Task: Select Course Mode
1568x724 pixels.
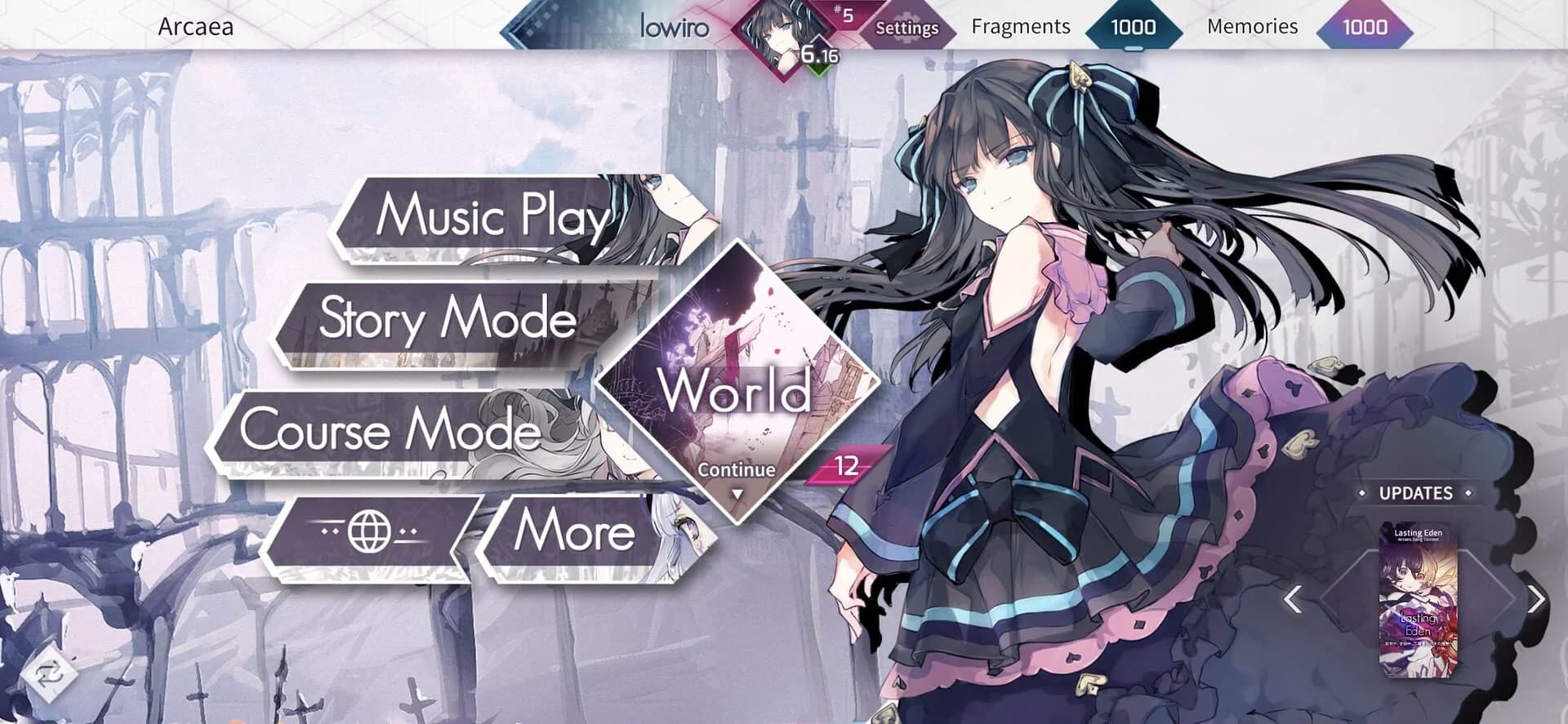Action: point(392,433)
